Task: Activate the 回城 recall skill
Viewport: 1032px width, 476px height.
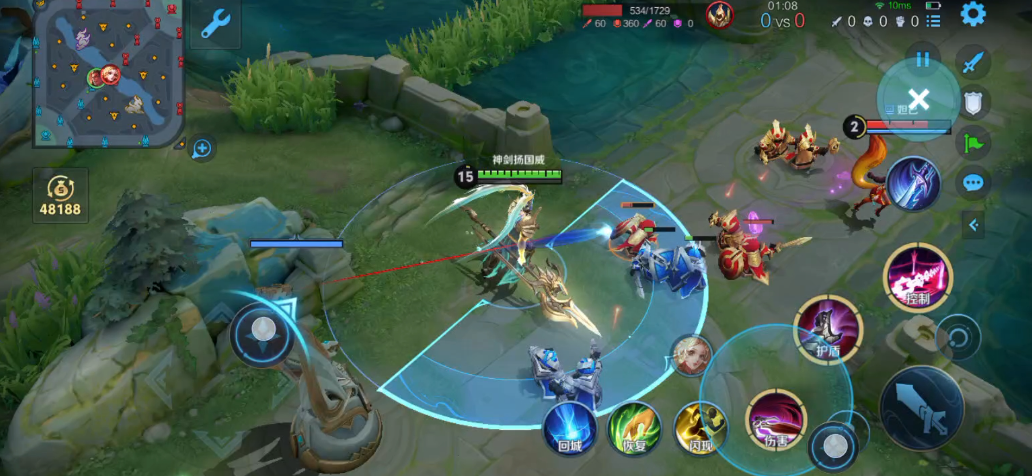Action: point(570,428)
